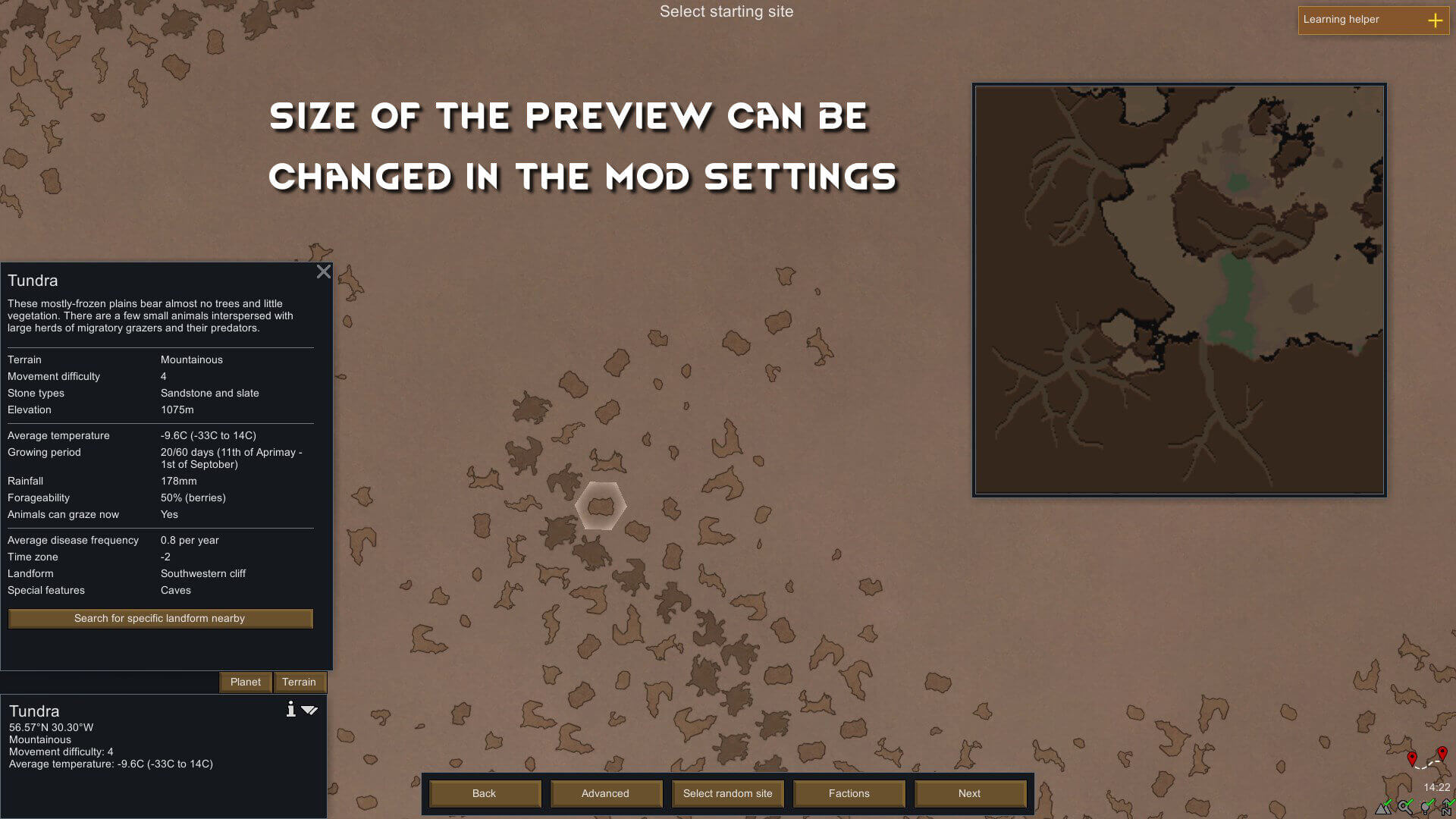
Task: Select the highlighted hexagonal world tile
Action: 601,506
